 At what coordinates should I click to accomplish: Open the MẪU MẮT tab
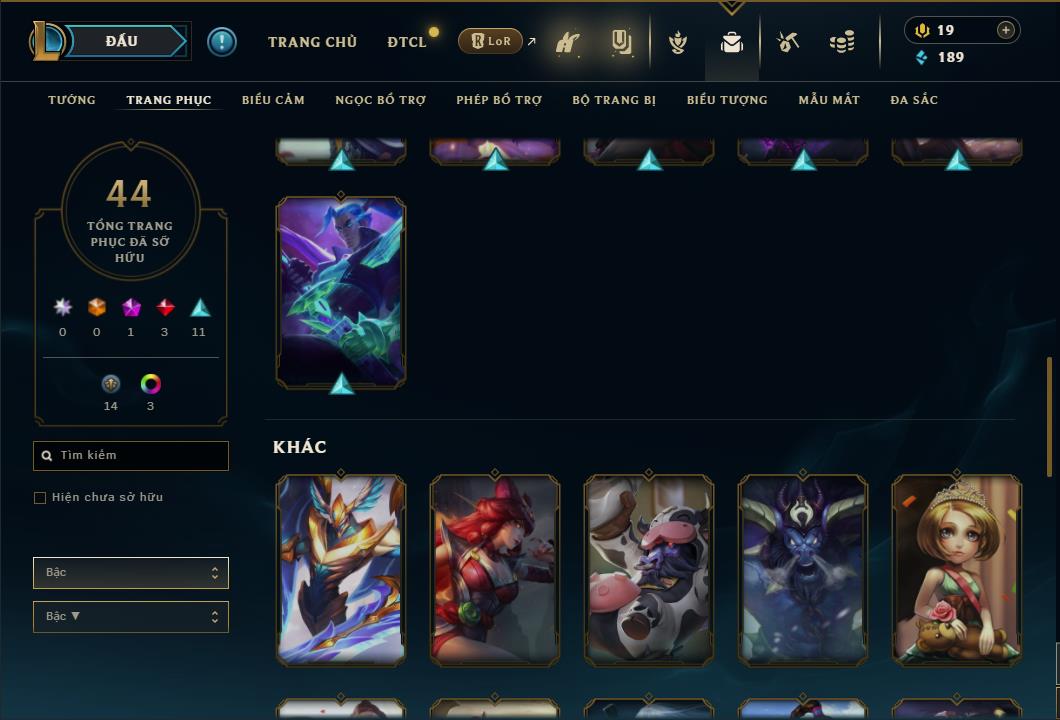tap(829, 100)
